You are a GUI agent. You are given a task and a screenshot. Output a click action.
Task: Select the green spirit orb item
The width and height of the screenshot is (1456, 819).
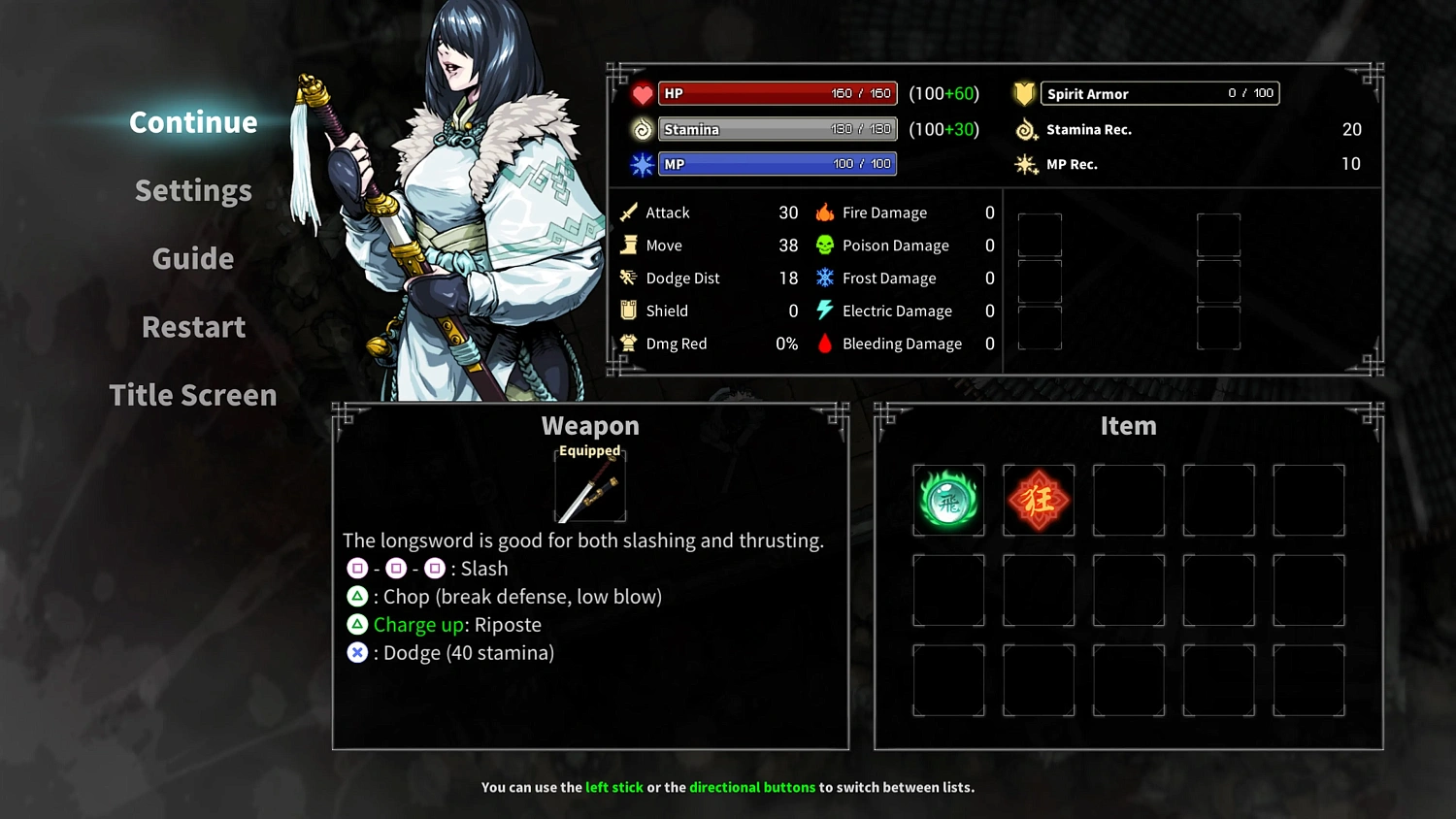[x=948, y=500]
